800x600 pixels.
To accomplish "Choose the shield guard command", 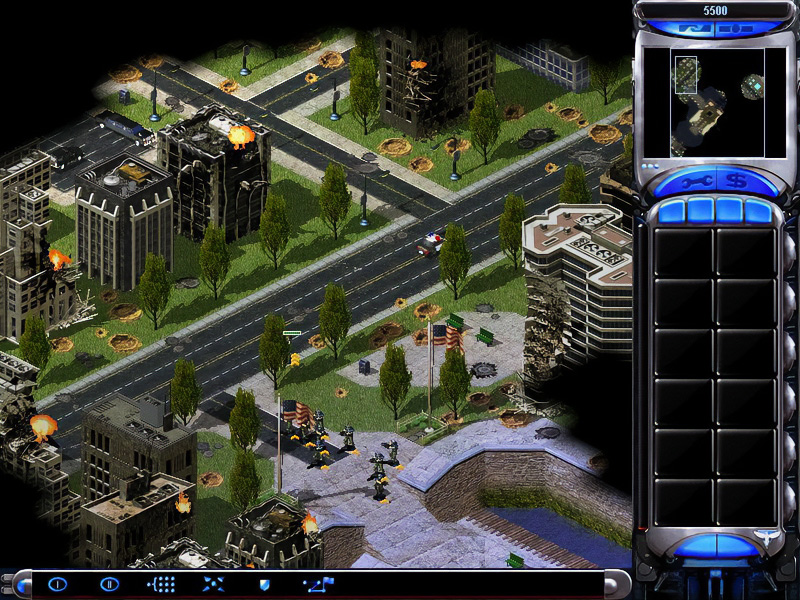I will (x=265, y=584).
